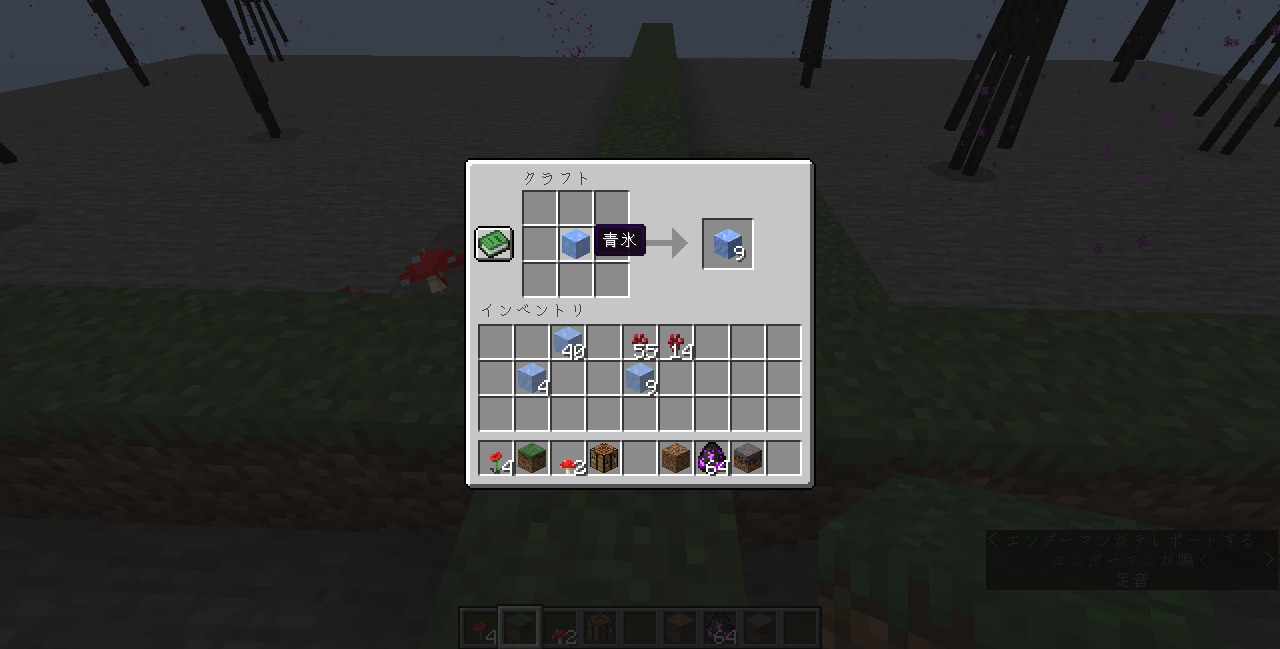
Task: Select the grass block in the inventory hotbar row
Action: coord(532,458)
